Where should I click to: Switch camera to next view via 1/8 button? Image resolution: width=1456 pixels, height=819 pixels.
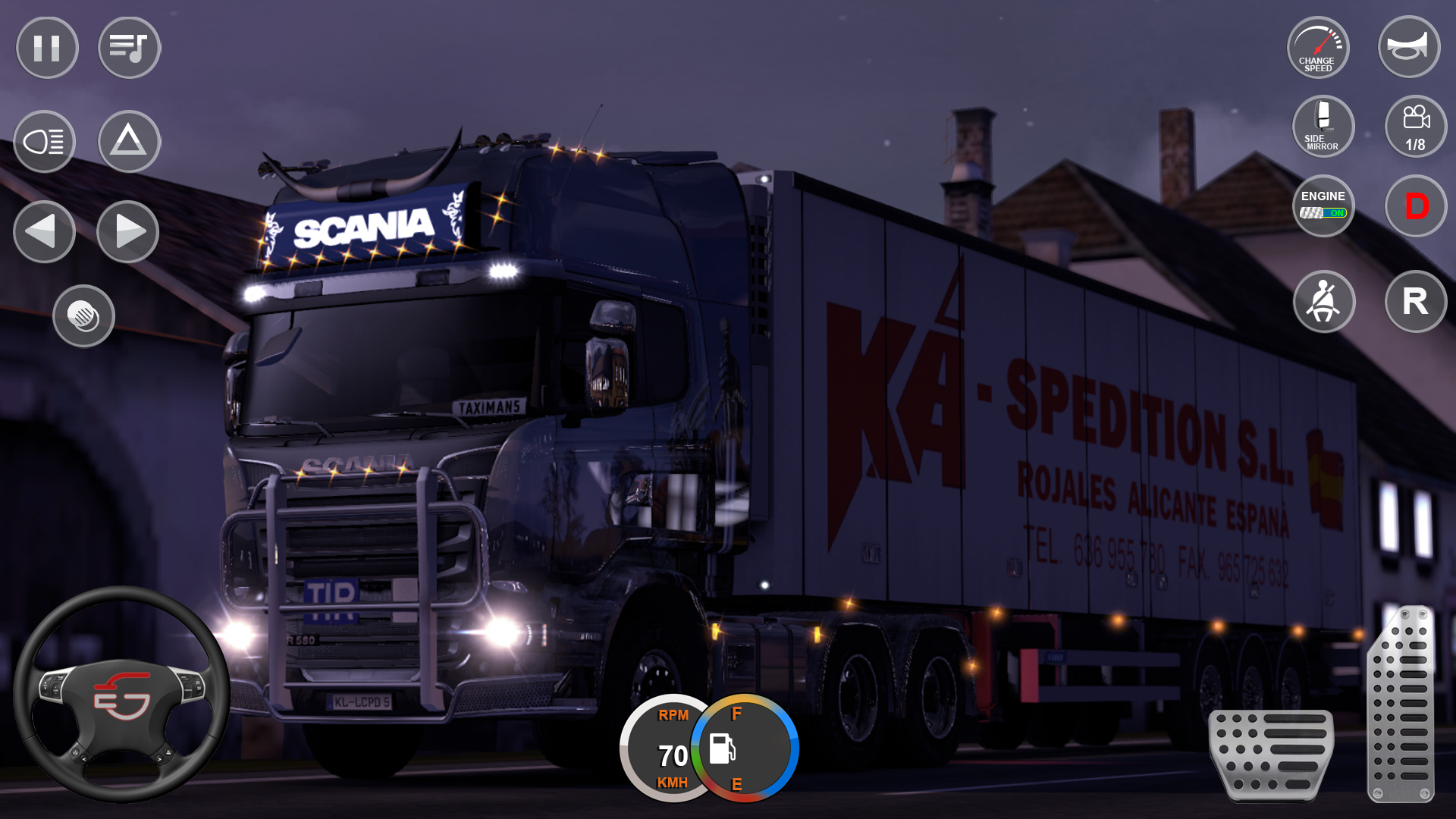pyautogui.click(x=1415, y=127)
